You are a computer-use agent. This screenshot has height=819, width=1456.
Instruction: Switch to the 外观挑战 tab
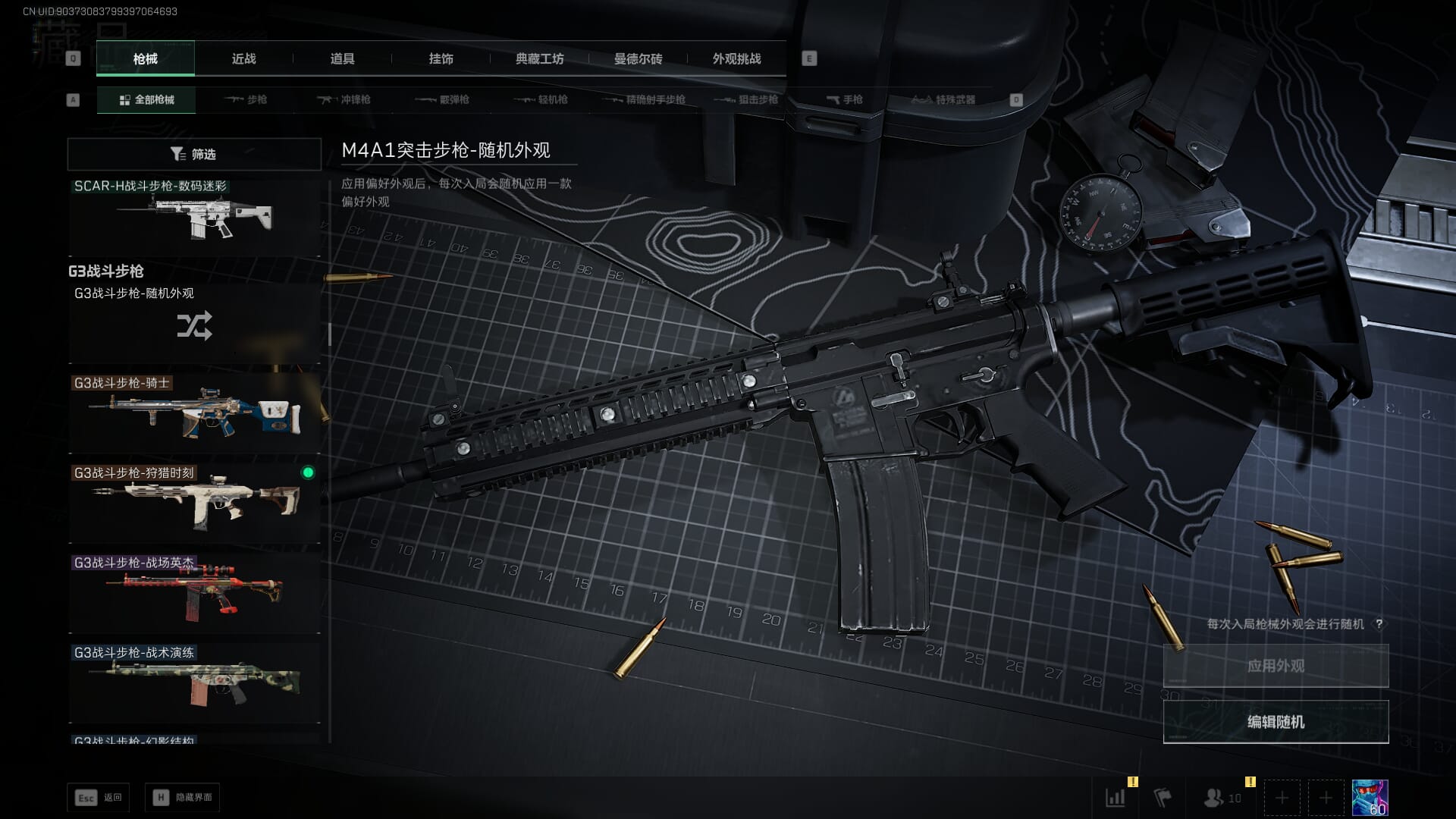(736, 58)
